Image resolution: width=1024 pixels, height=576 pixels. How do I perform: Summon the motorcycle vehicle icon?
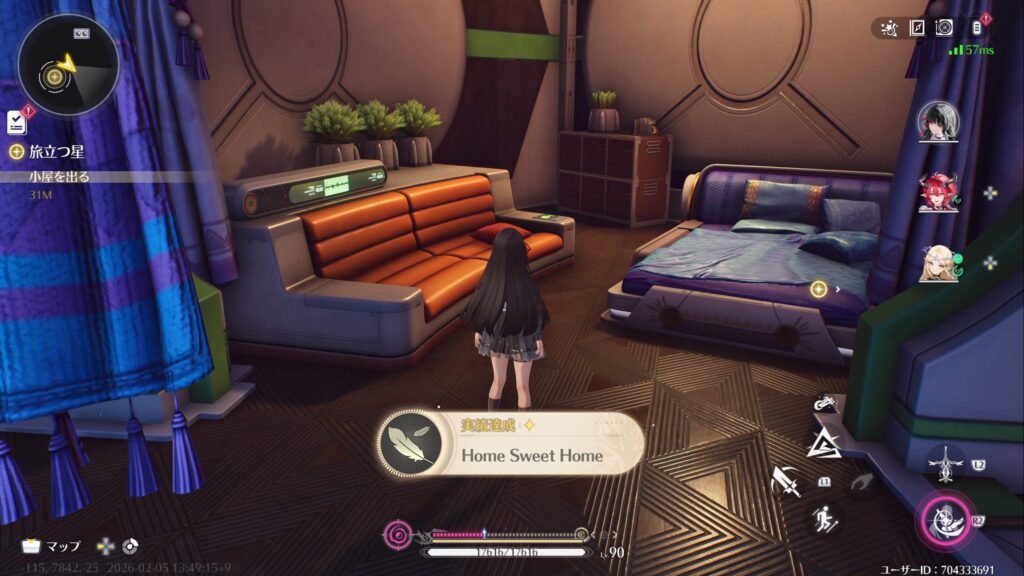[825, 405]
